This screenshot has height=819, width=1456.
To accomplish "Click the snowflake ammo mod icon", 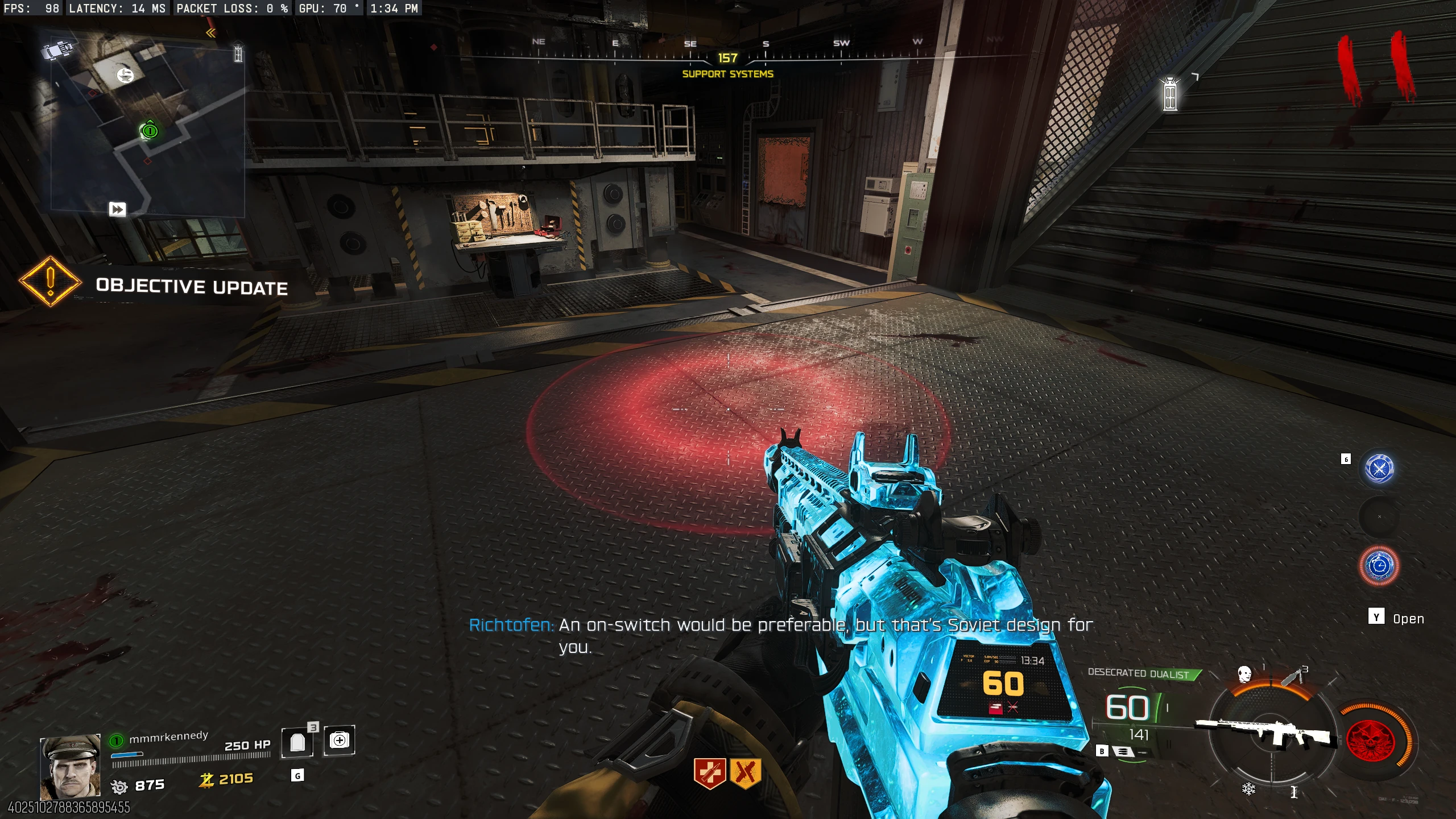I will click(1248, 789).
